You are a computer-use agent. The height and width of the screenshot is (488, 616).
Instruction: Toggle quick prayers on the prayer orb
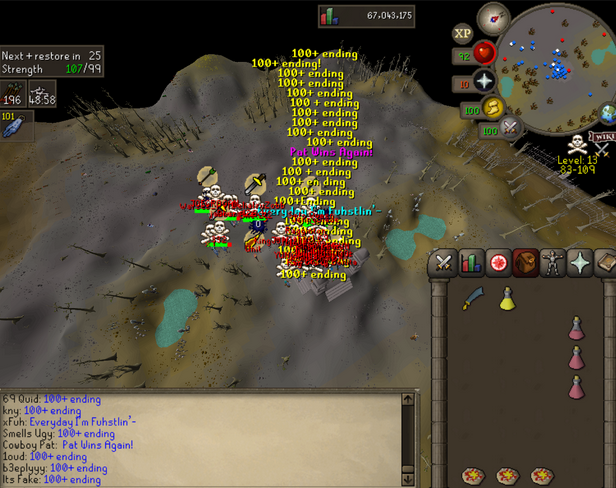pos(485,81)
